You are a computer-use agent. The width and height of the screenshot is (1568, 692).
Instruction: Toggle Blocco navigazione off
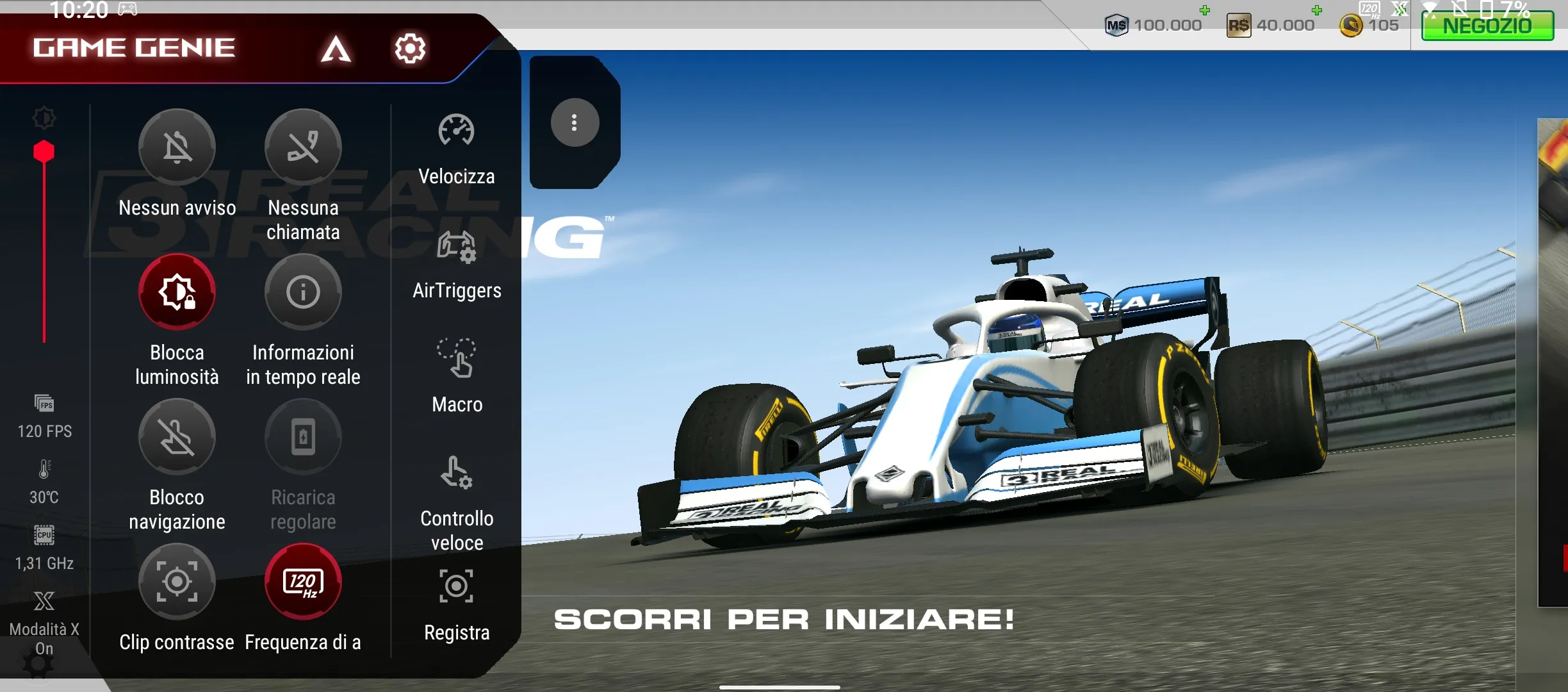pyautogui.click(x=177, y=437)
